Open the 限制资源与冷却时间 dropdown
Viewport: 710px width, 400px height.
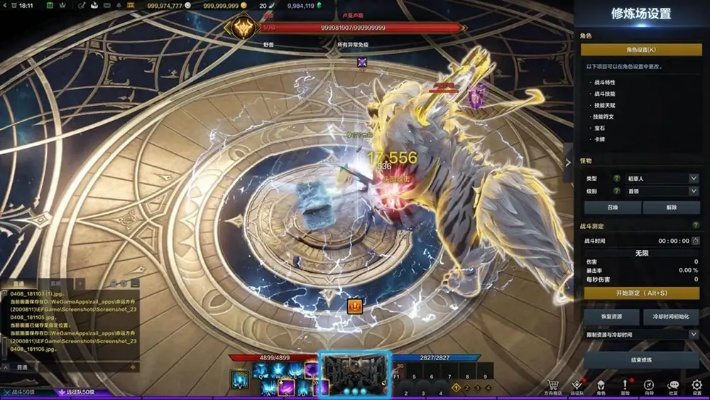click(640, 334)
